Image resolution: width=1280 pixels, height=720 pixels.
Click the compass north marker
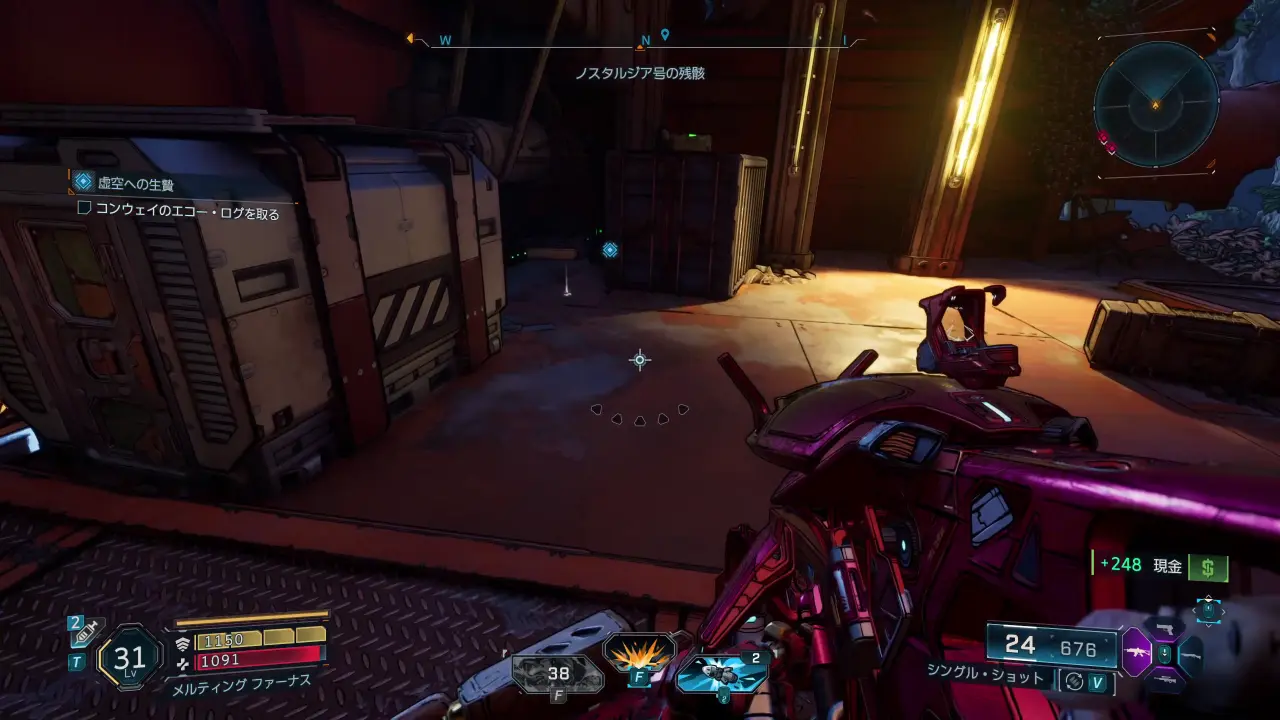tap(645, 41)
